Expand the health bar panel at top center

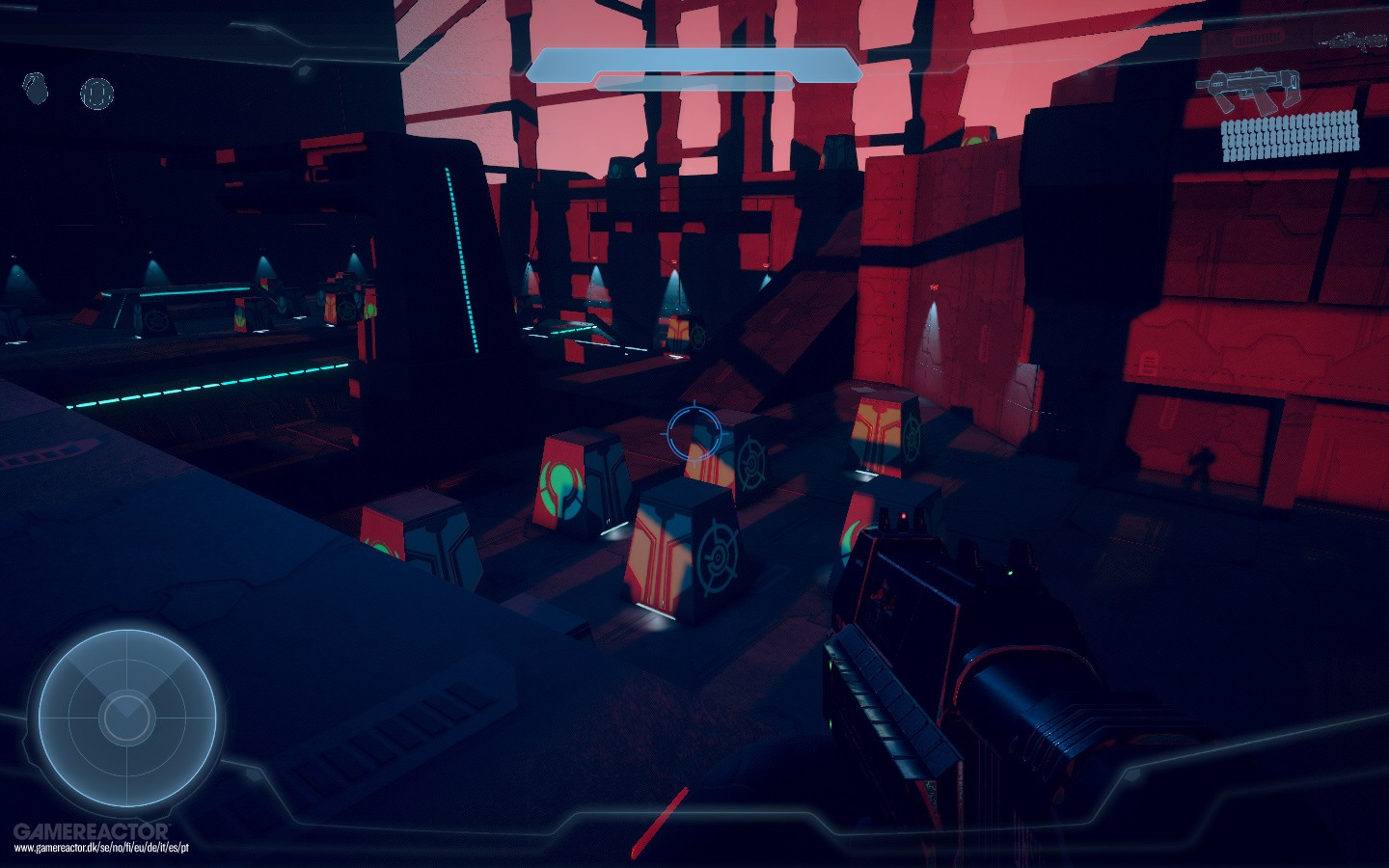tap(694, 69)
